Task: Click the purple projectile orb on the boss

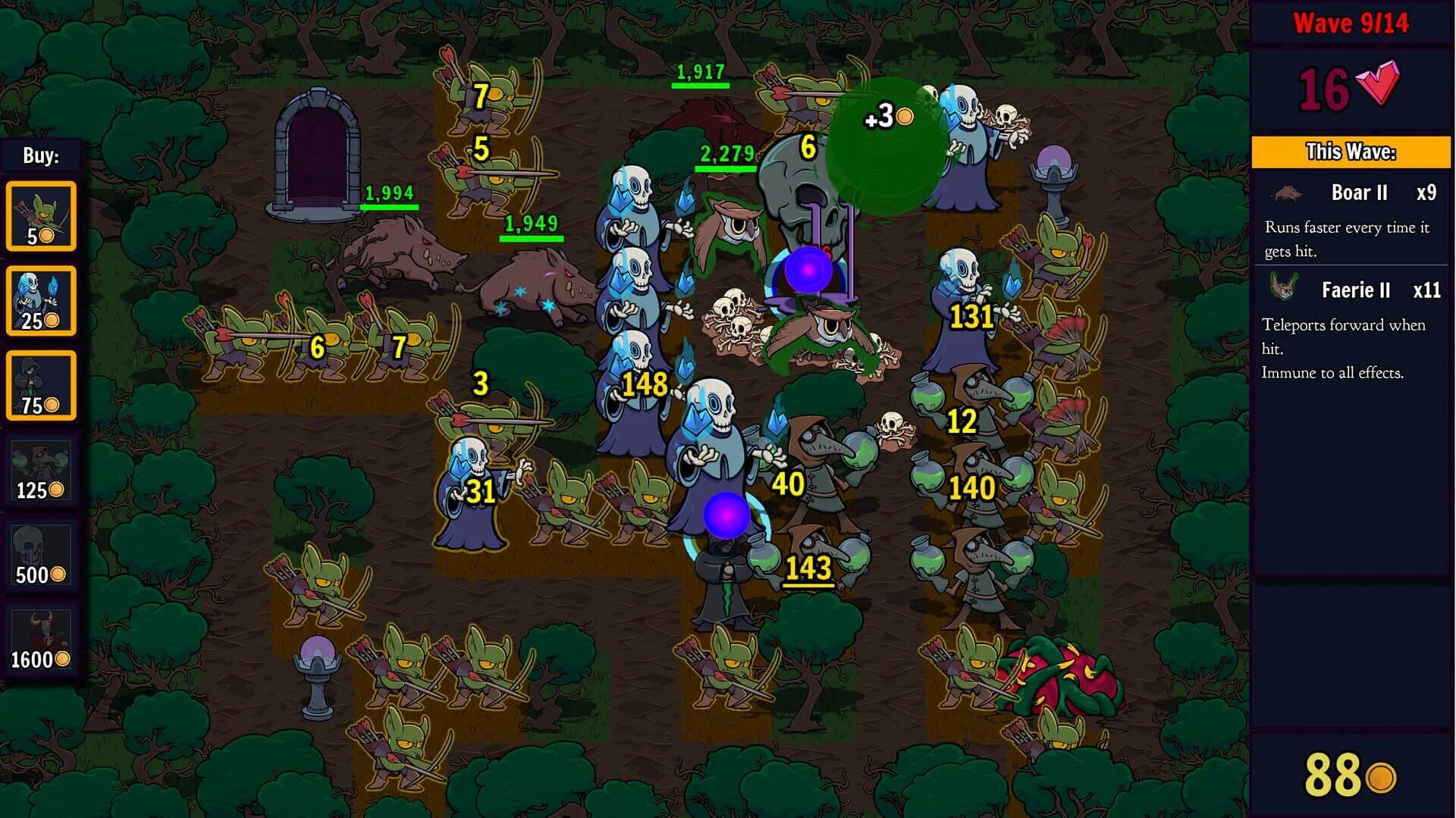Action: click(808, 271)
